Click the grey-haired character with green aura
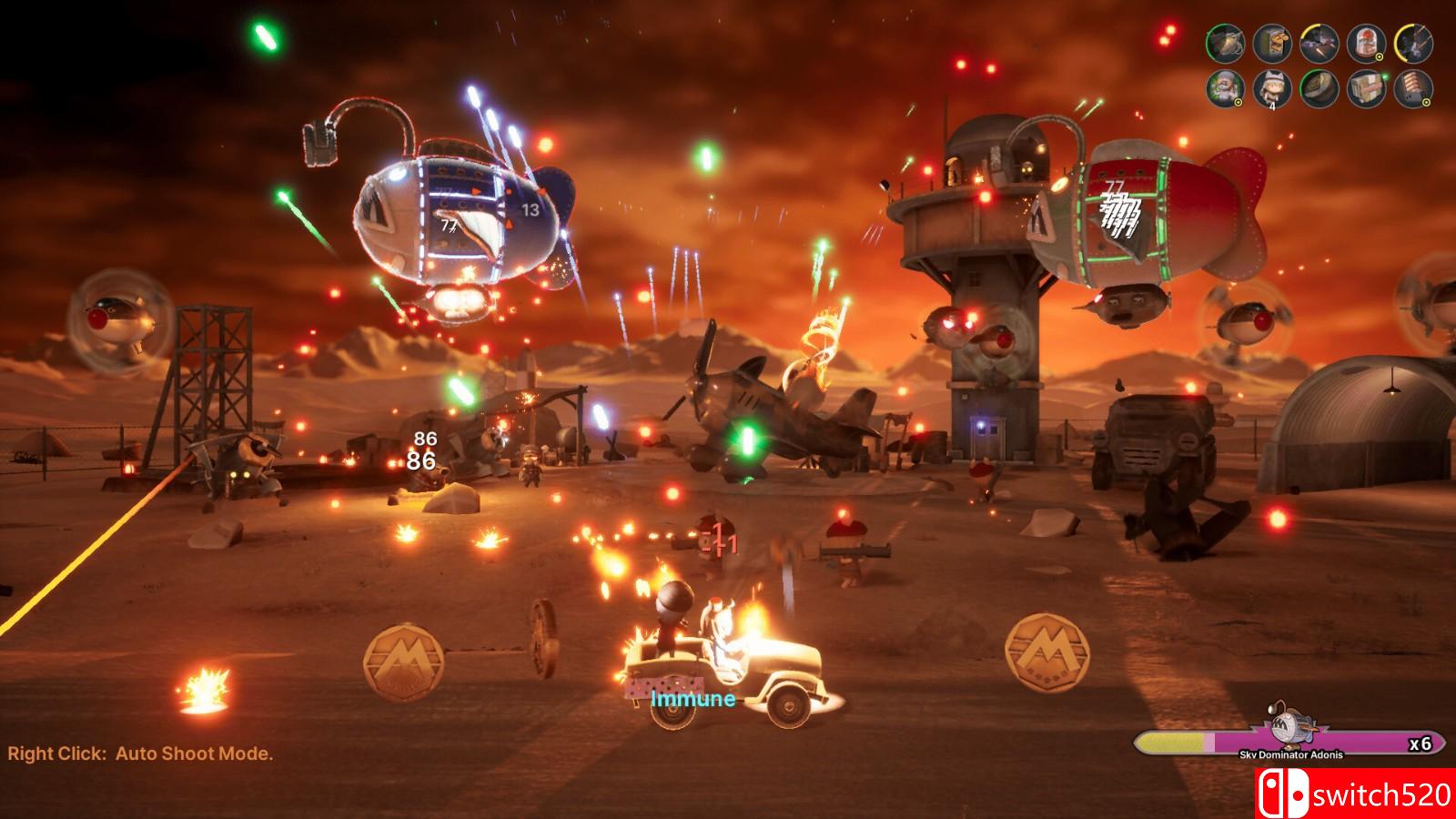Image resolution: width=1456 pixels, height=819 pixels. (x=1225, y=88)
